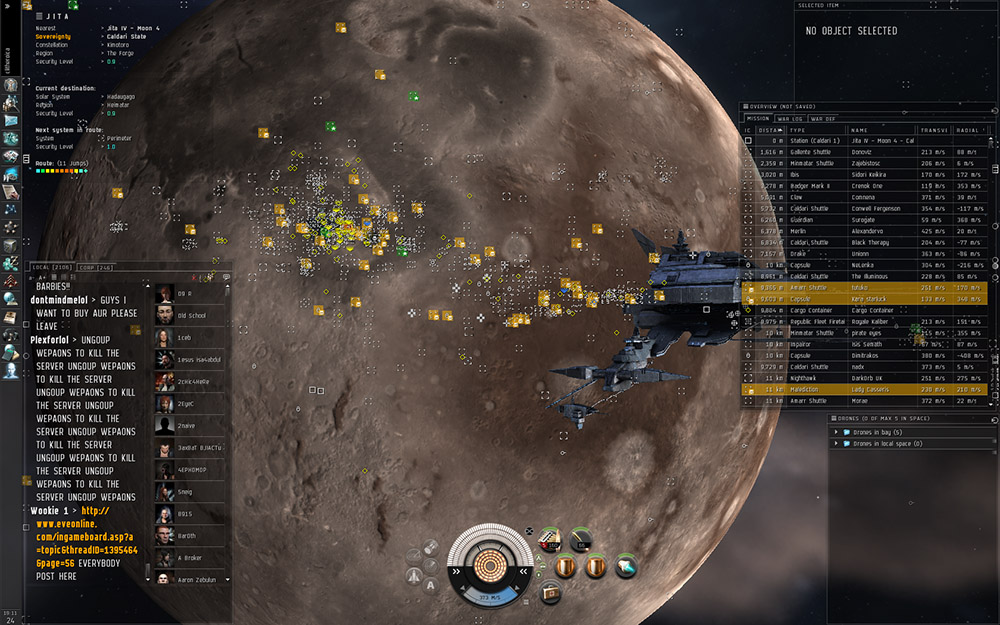Expand the Drones in local space group
This screenshot has width=1000, height=625.
tap(888, 443)
